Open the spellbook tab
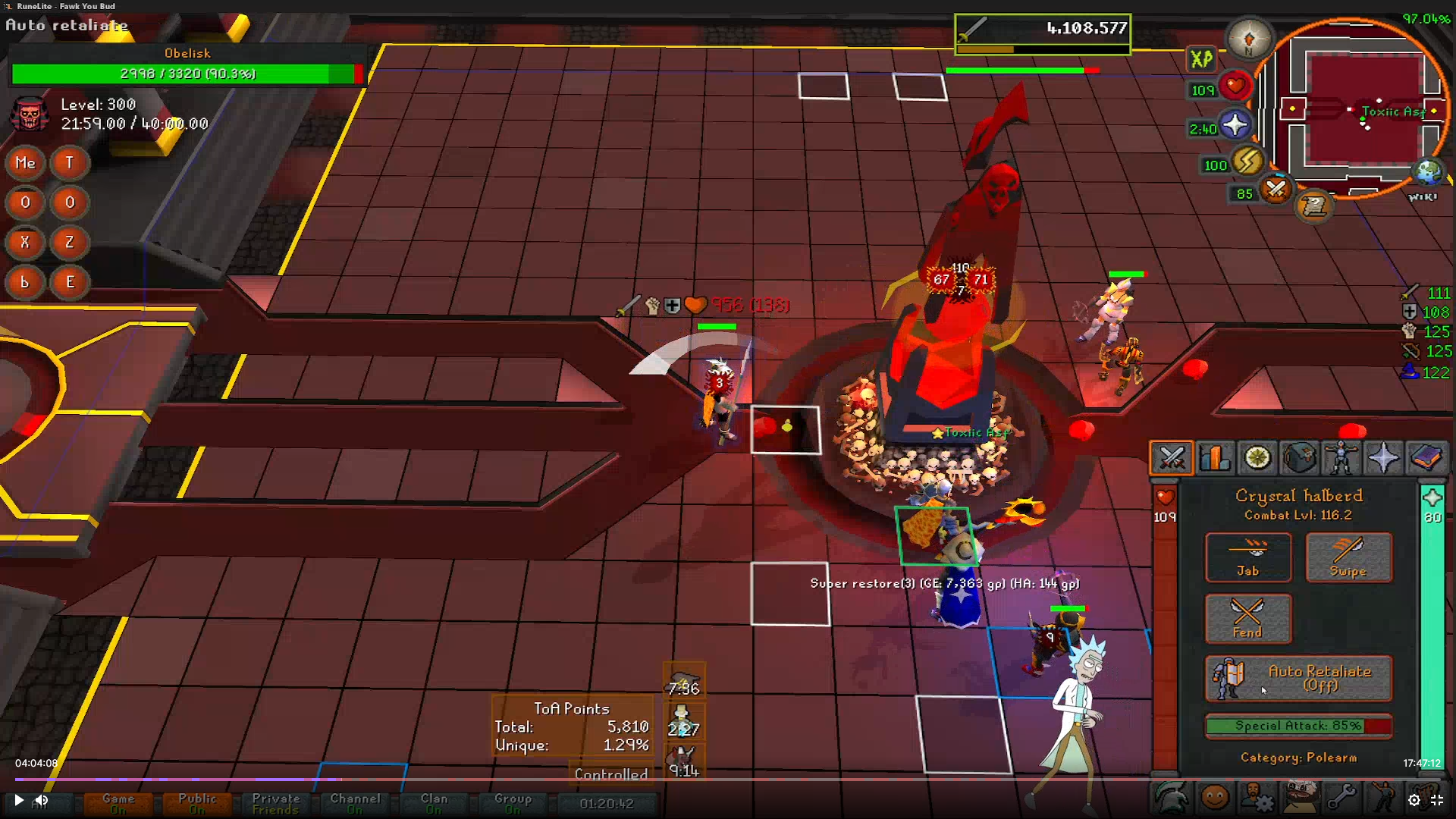The image size is (1456, 819). click(x=1426, y=458)
